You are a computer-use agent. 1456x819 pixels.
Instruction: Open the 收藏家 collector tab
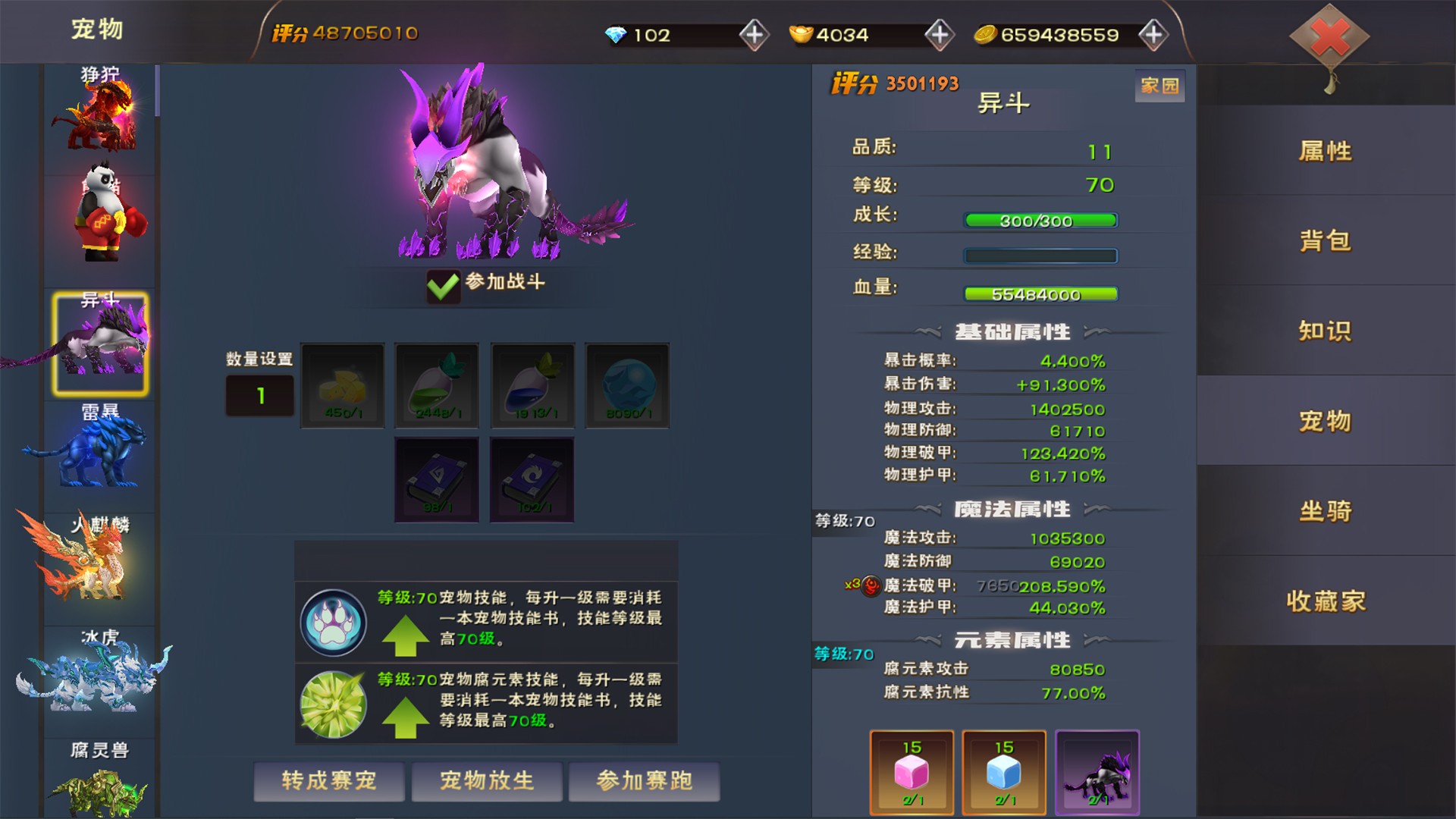1325,601
